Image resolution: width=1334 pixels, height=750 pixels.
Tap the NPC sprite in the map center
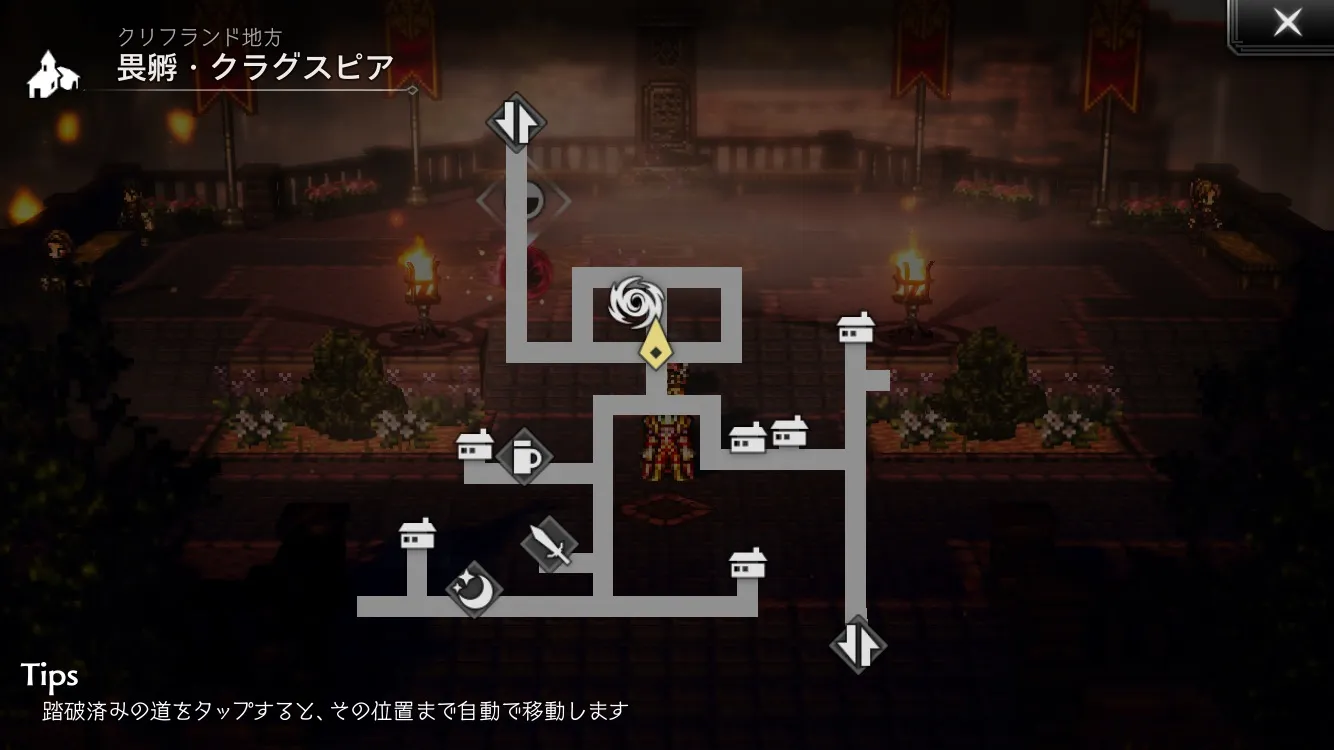pyautogui.click(x=666, y=450)
